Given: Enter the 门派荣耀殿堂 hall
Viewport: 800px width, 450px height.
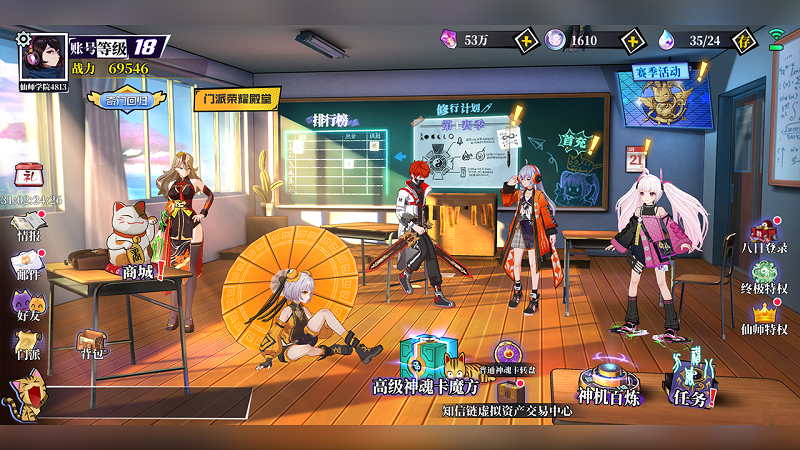Looking at the screenshot, I should [236, 98].
